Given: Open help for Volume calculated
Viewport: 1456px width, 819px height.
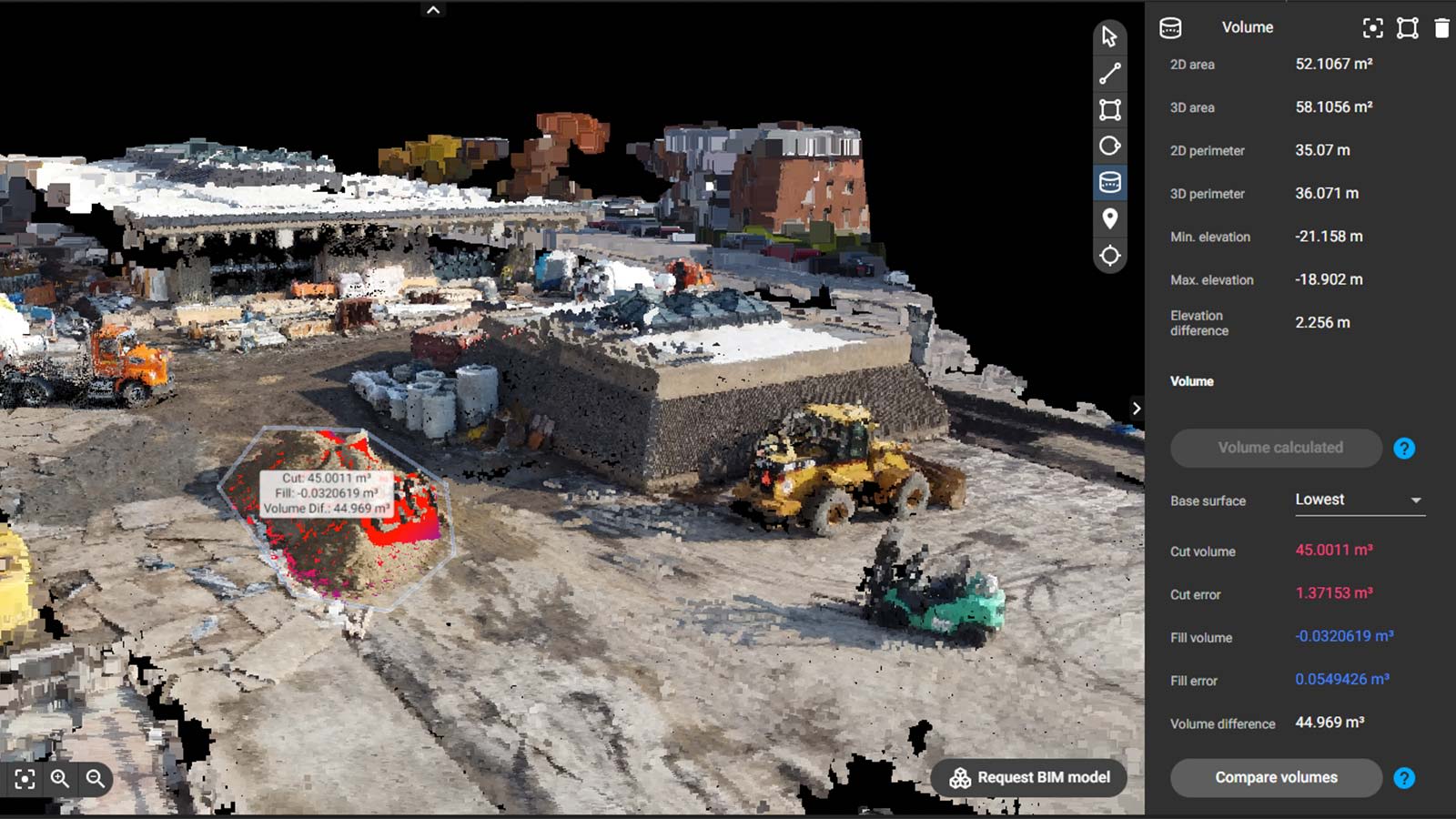Looking at the screenshot, I should point(1404,448).
